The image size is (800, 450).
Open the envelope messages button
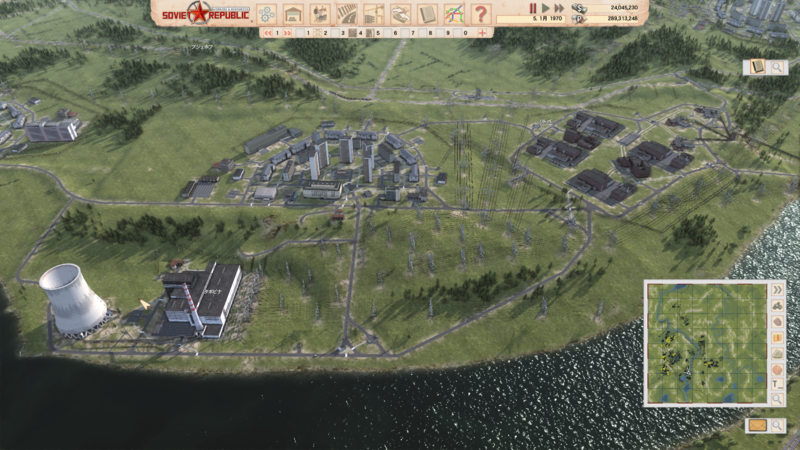(x=757, y=425)
